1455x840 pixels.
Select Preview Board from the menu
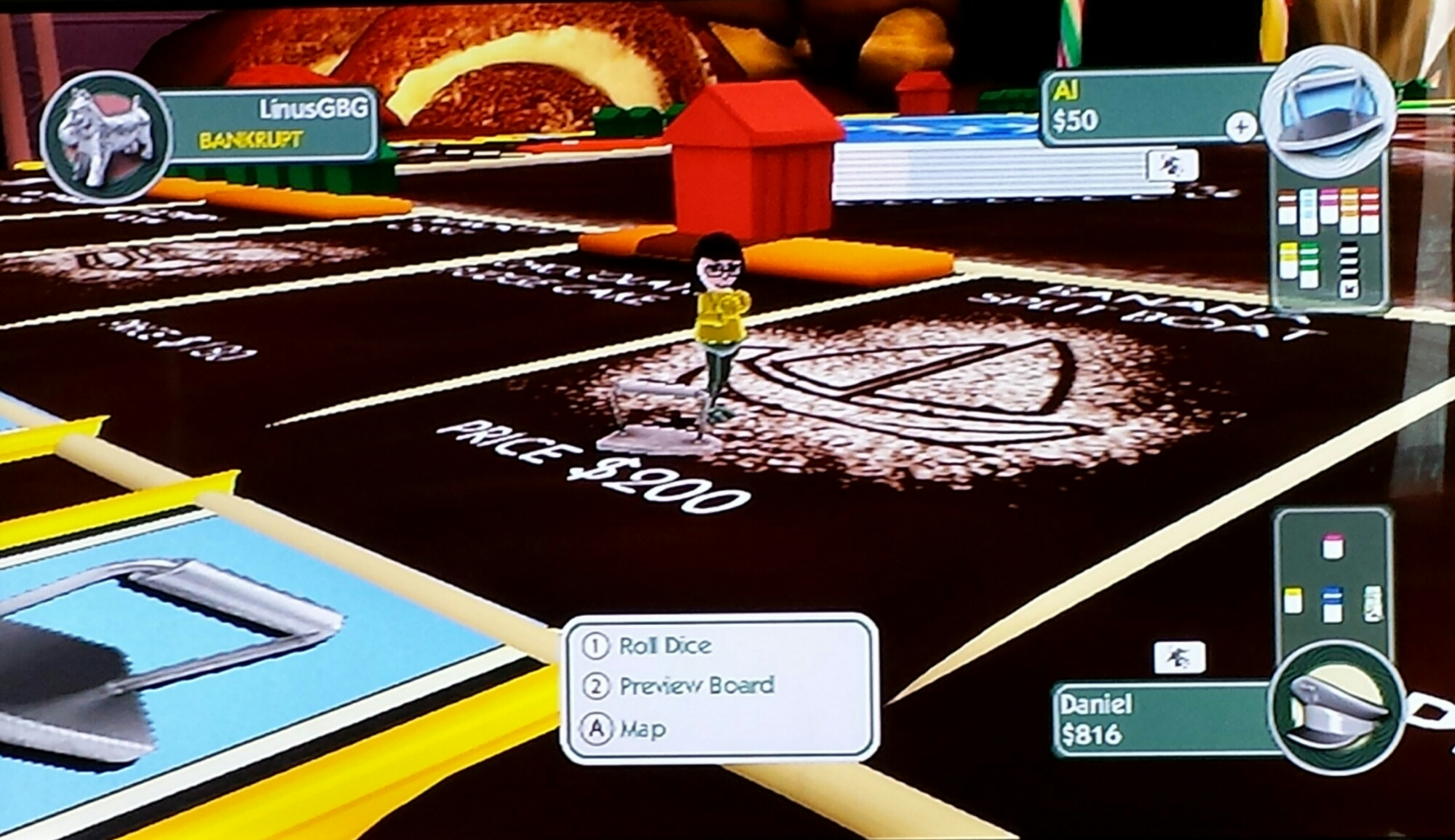pos(695,686)
